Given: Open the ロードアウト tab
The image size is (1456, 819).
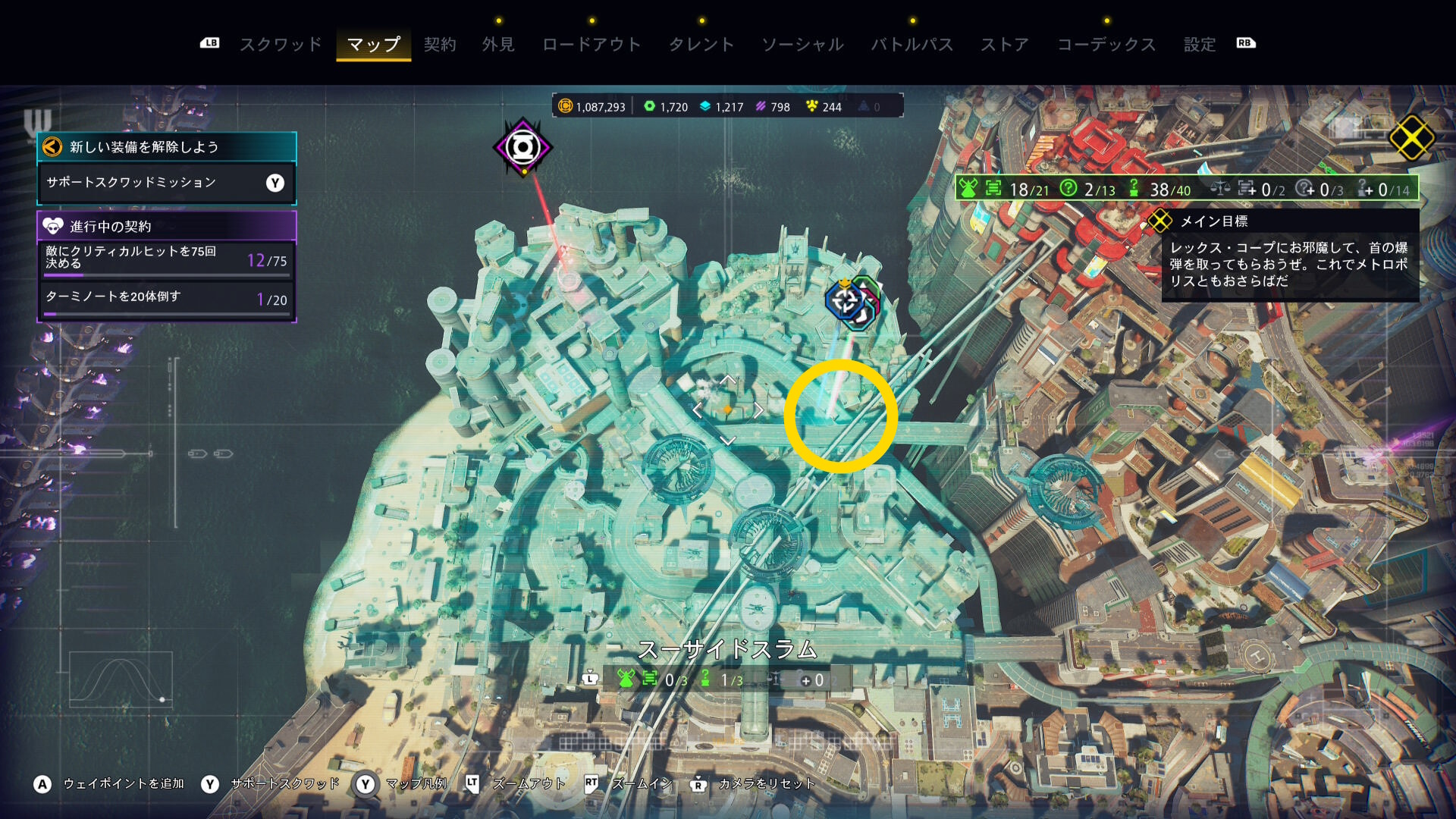Looking at the screenshot, I should click(591, 45).
